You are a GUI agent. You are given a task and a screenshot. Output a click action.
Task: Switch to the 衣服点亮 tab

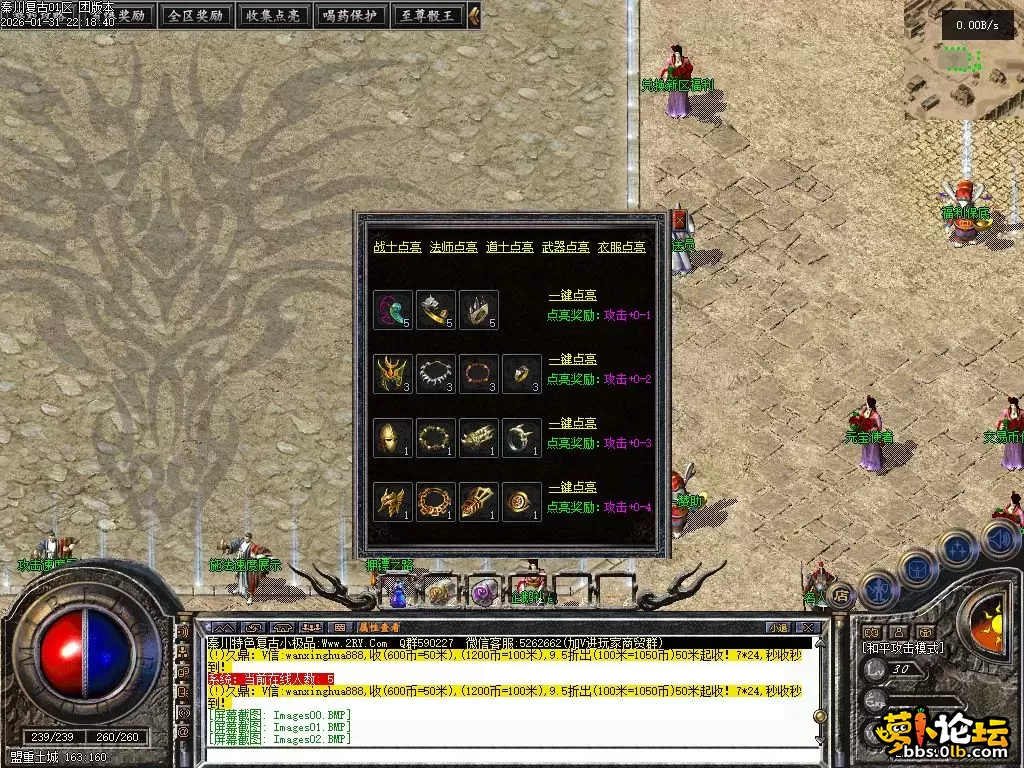point(621,247)
